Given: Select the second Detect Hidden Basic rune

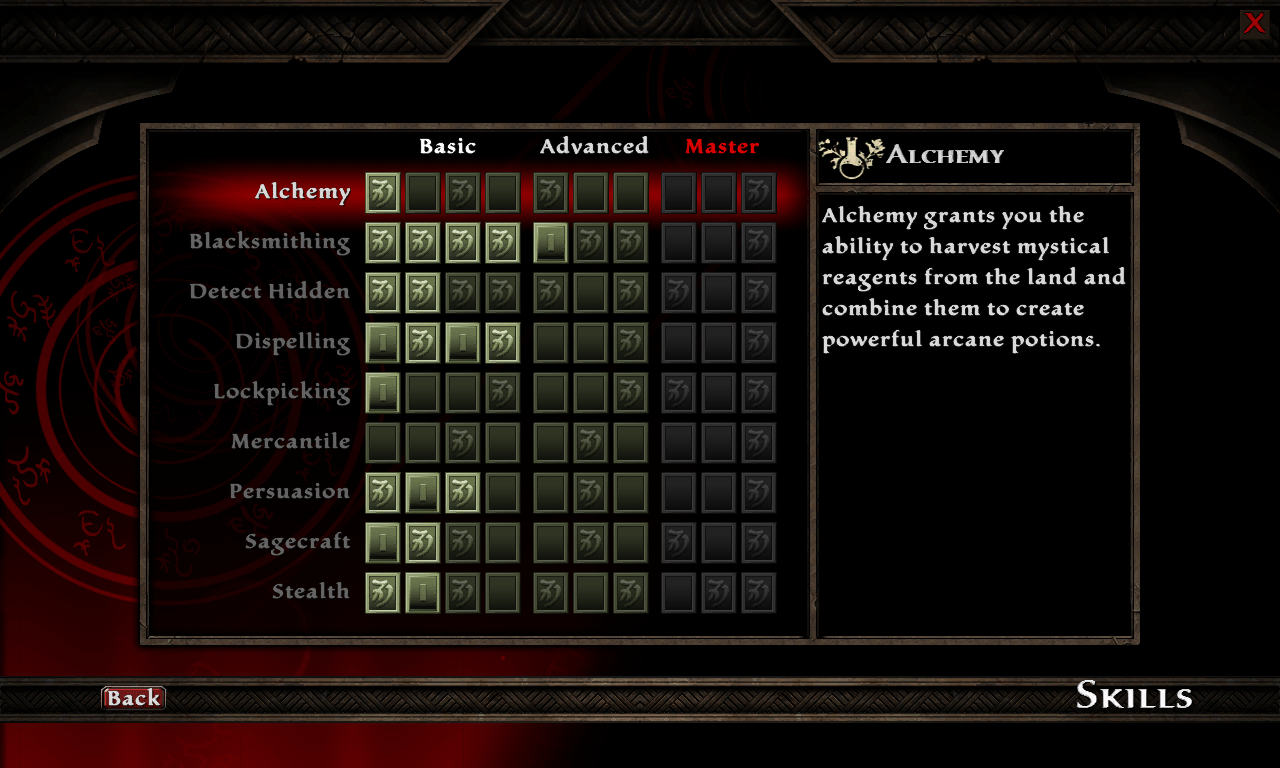Looking at the screenshot, I should tap(421, 292).
